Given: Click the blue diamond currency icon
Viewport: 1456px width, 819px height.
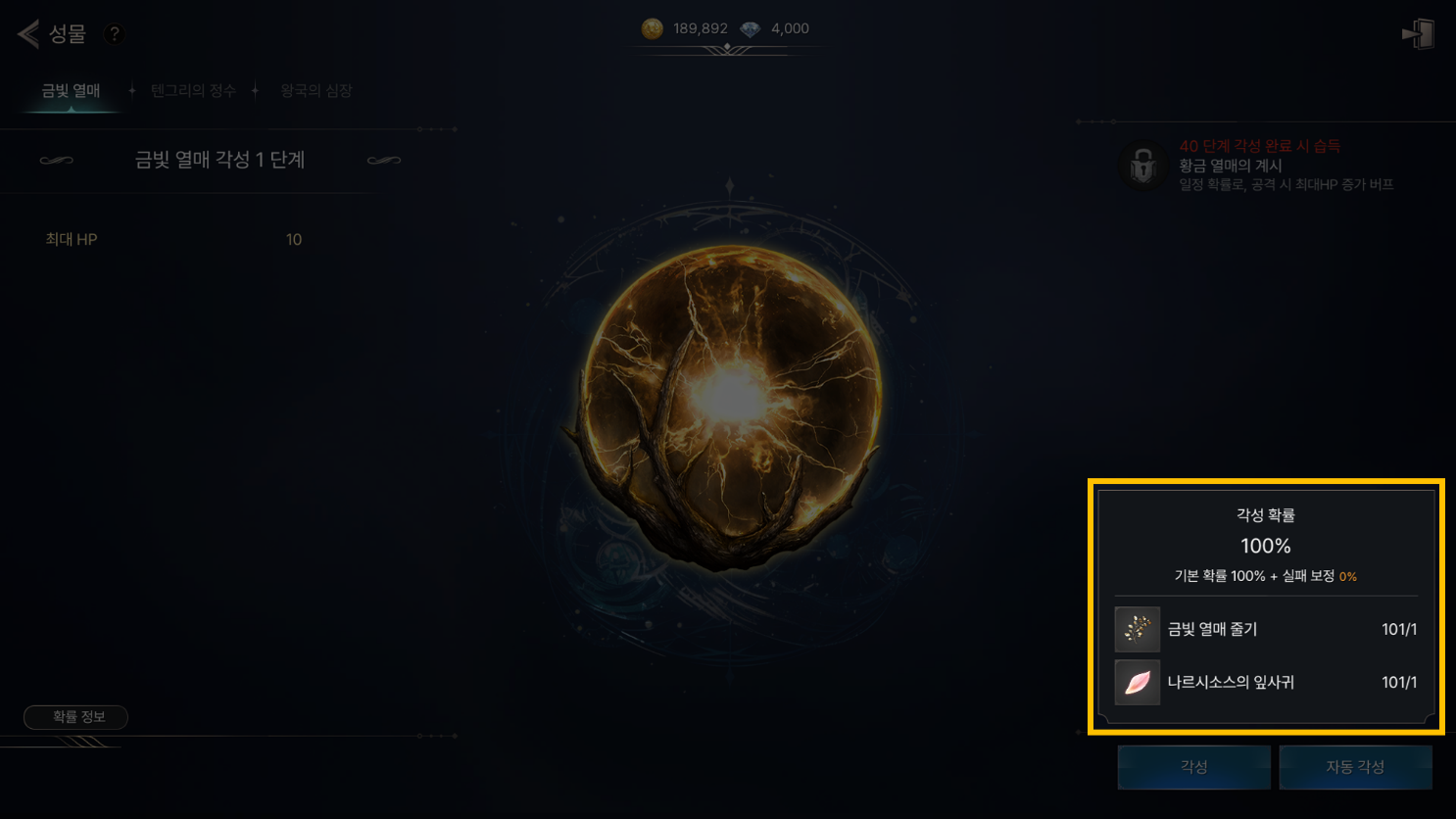Looking at the screenshot, I should 750,28.
